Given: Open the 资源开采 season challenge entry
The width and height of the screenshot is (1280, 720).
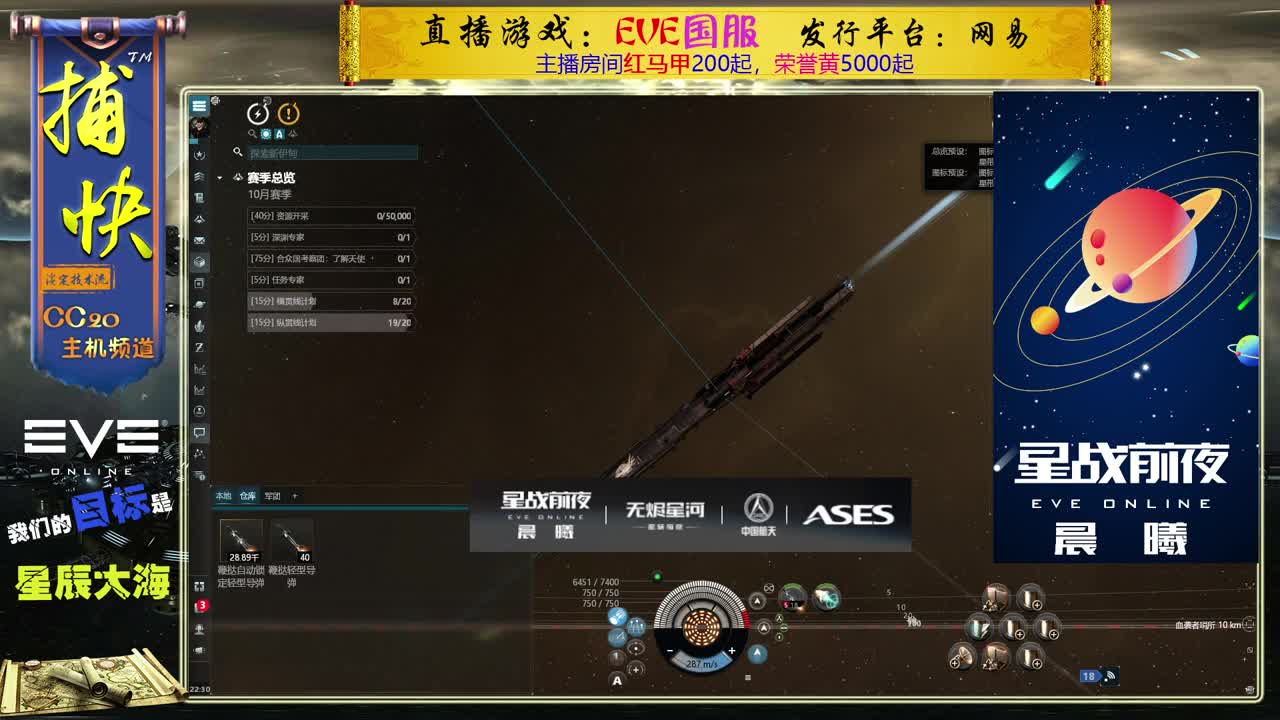Looking at the screenshot, I should (x=330, y=216).
